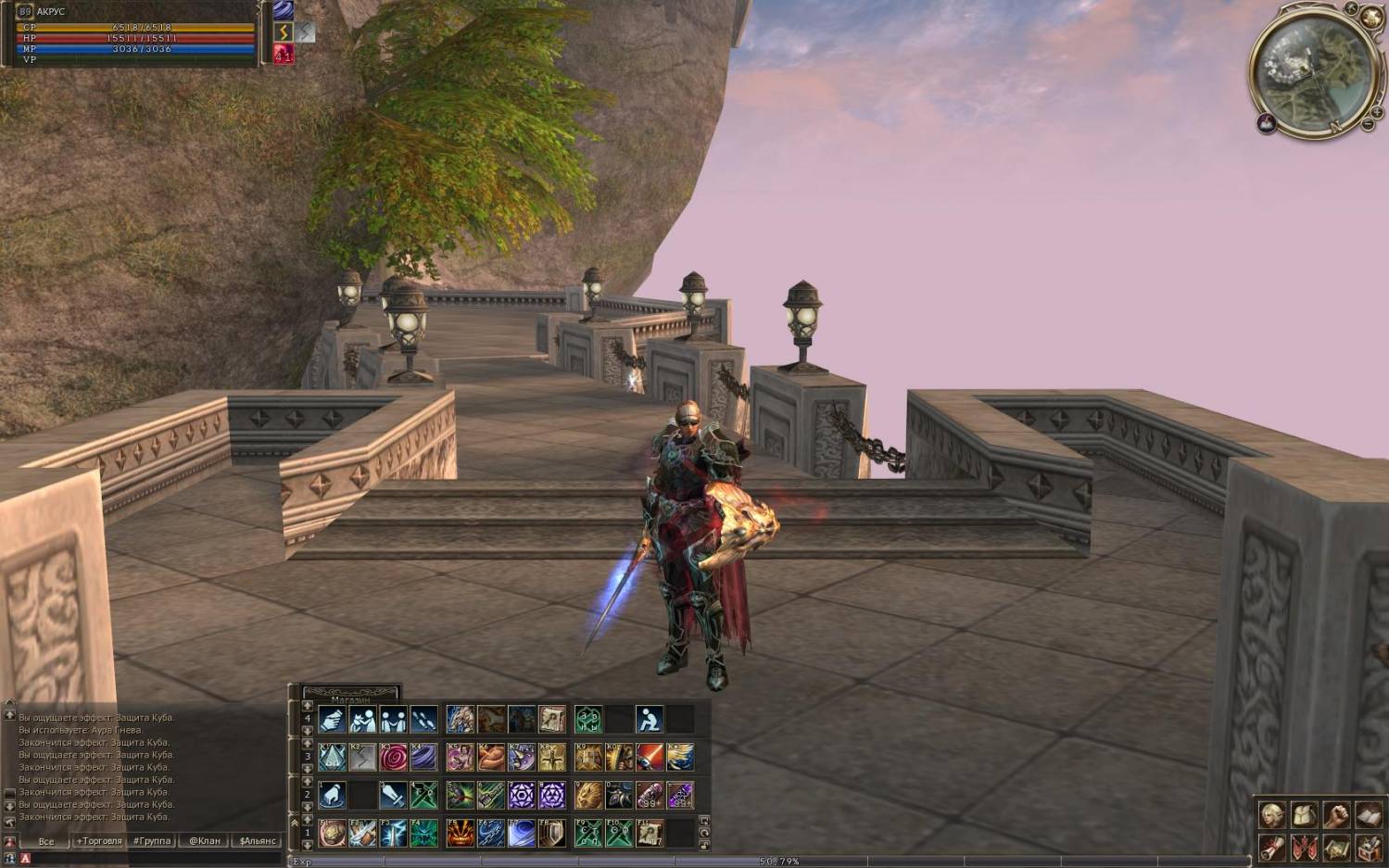Open the inventory bag icon
The image size is (1389, 868).
coord(1305,815)
